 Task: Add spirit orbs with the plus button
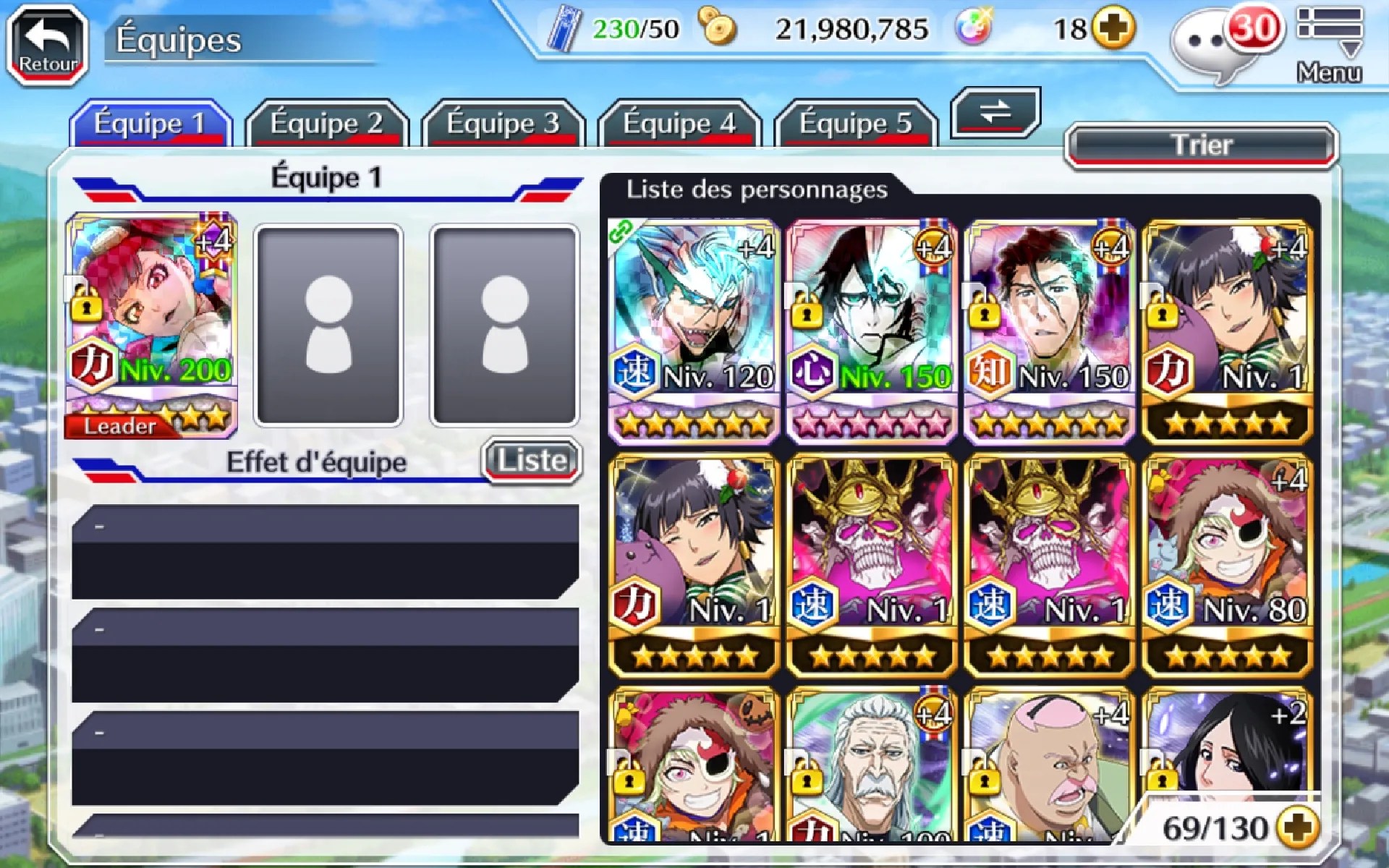coord(1113,29)
